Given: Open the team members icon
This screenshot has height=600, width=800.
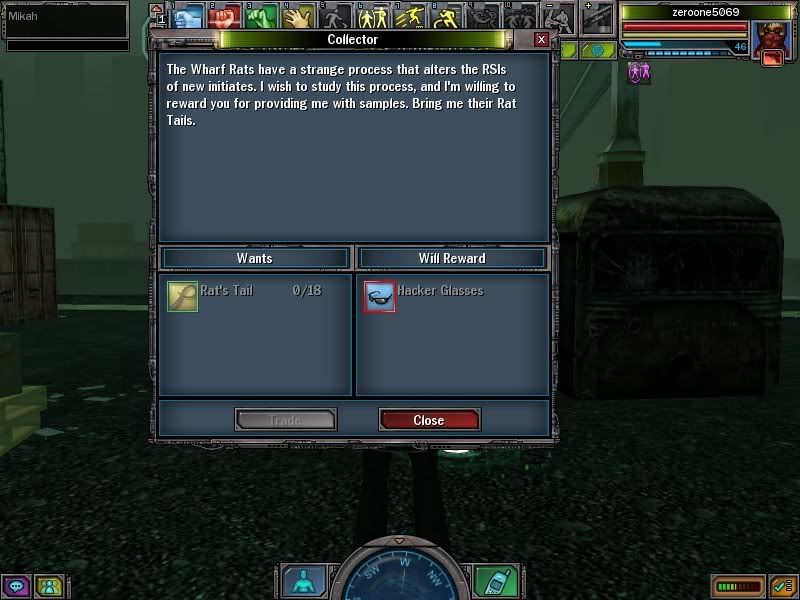Looking at the screenshot, I should pos(48,586).
